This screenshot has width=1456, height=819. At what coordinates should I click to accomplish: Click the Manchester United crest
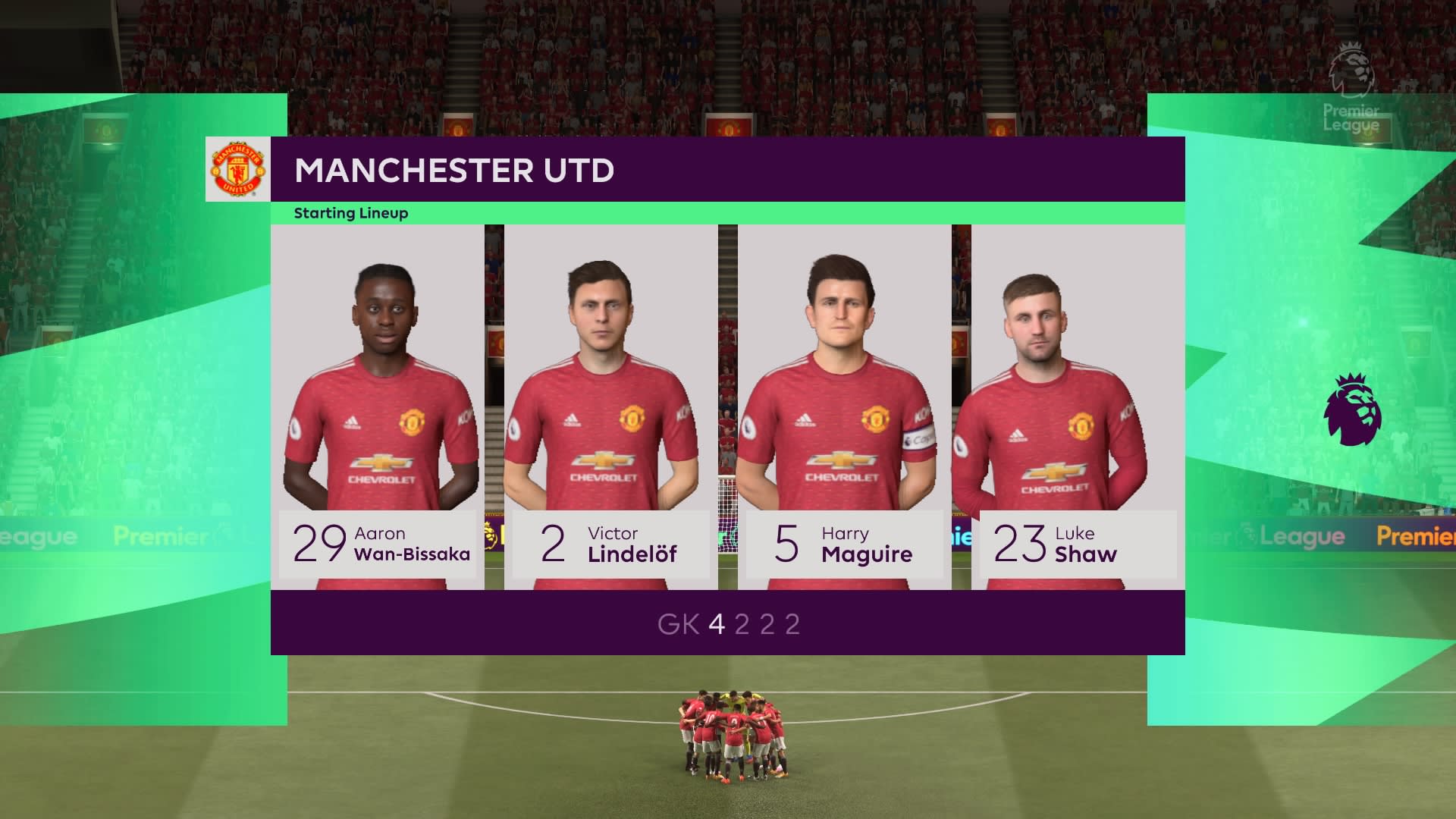238,169
